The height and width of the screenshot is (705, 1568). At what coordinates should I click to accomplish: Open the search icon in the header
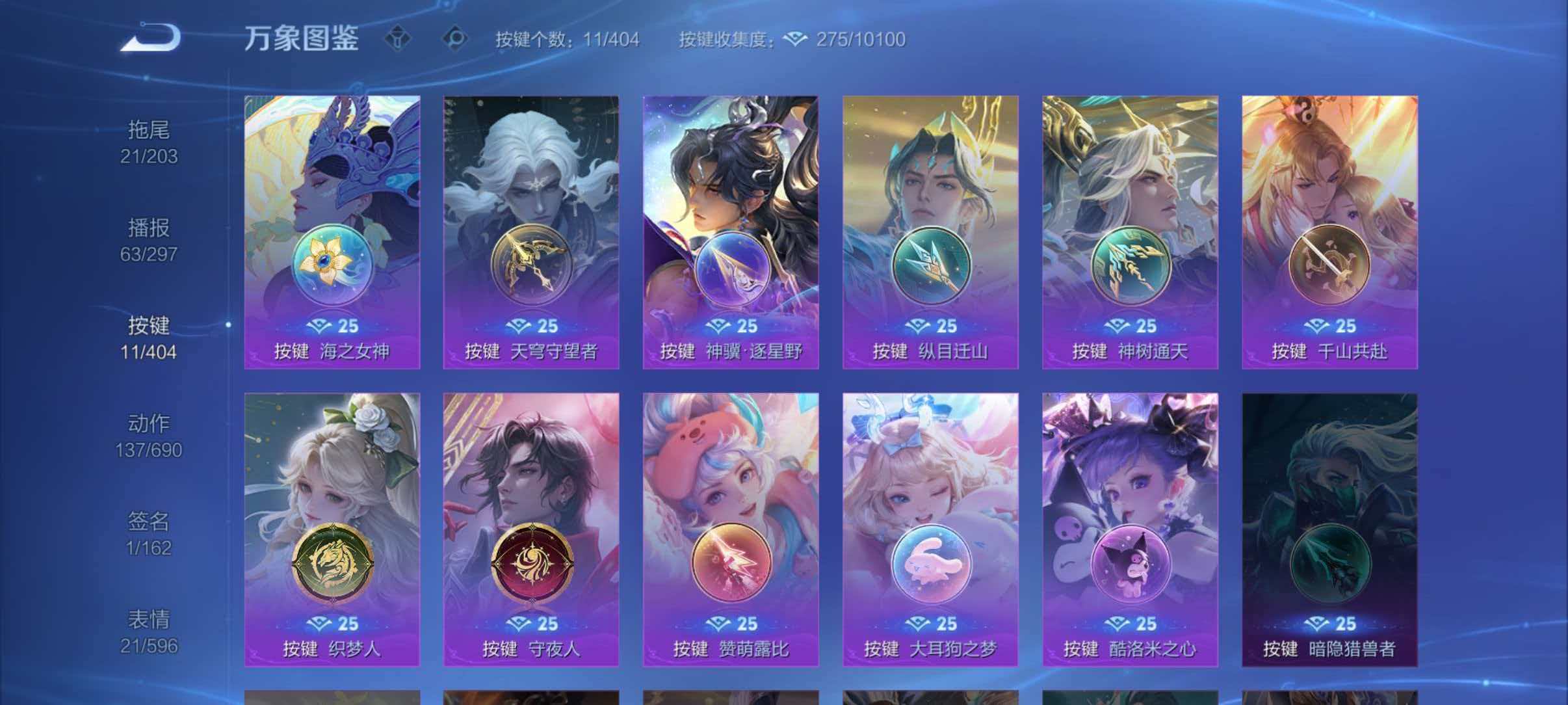[x=456, y=39]
